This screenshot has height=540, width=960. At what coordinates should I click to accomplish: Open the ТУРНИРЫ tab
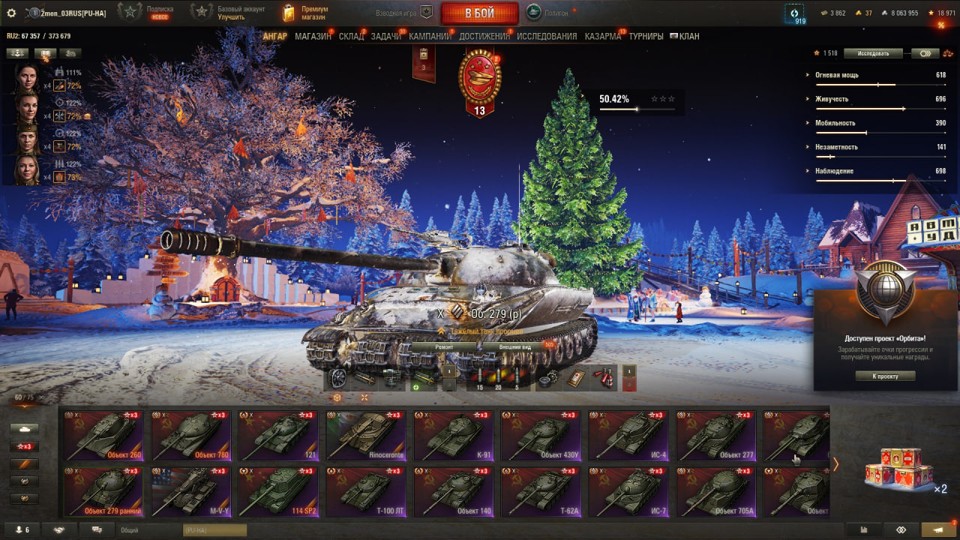tap(646, 36)
